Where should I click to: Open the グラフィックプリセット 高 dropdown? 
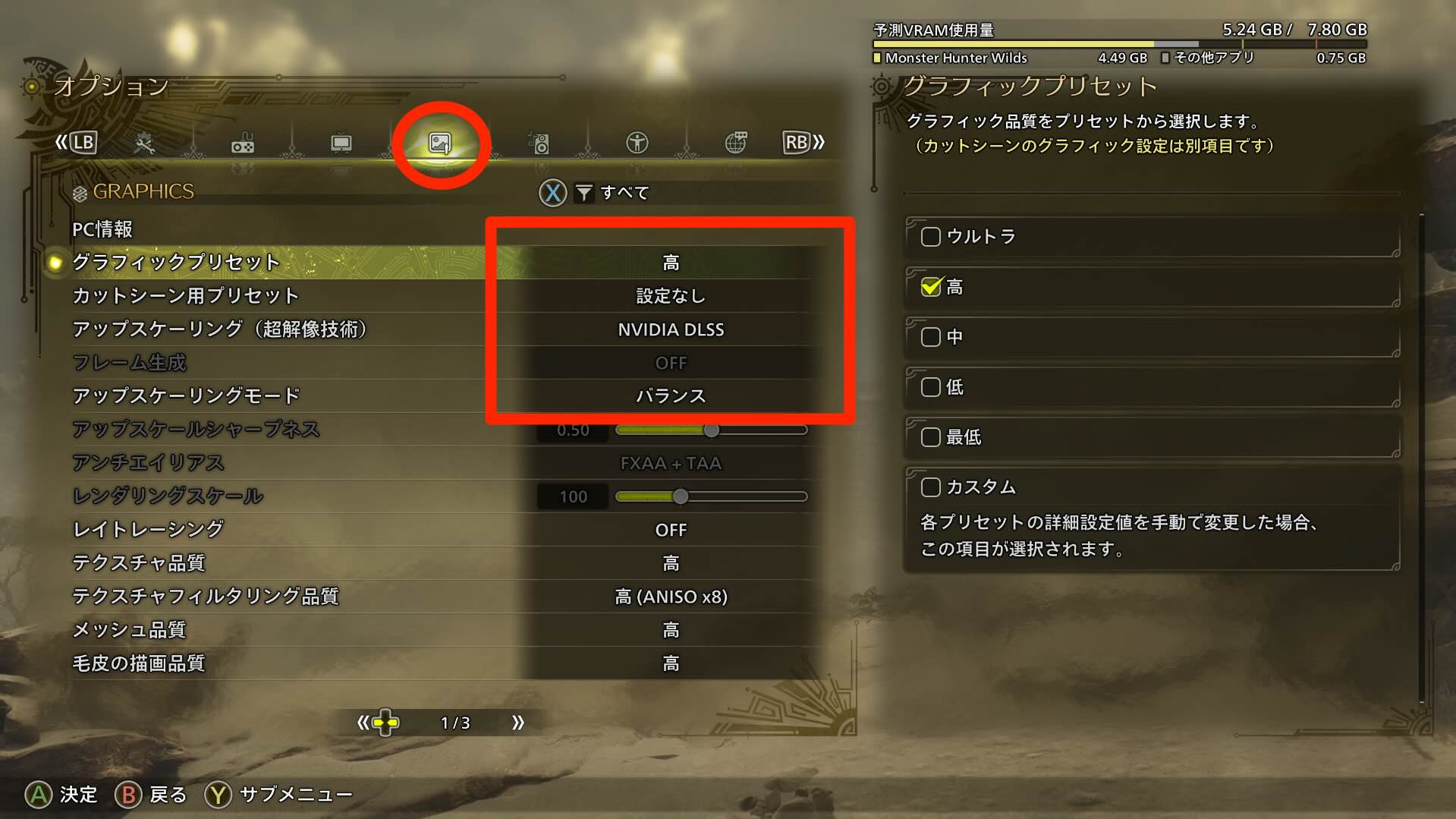668,262
